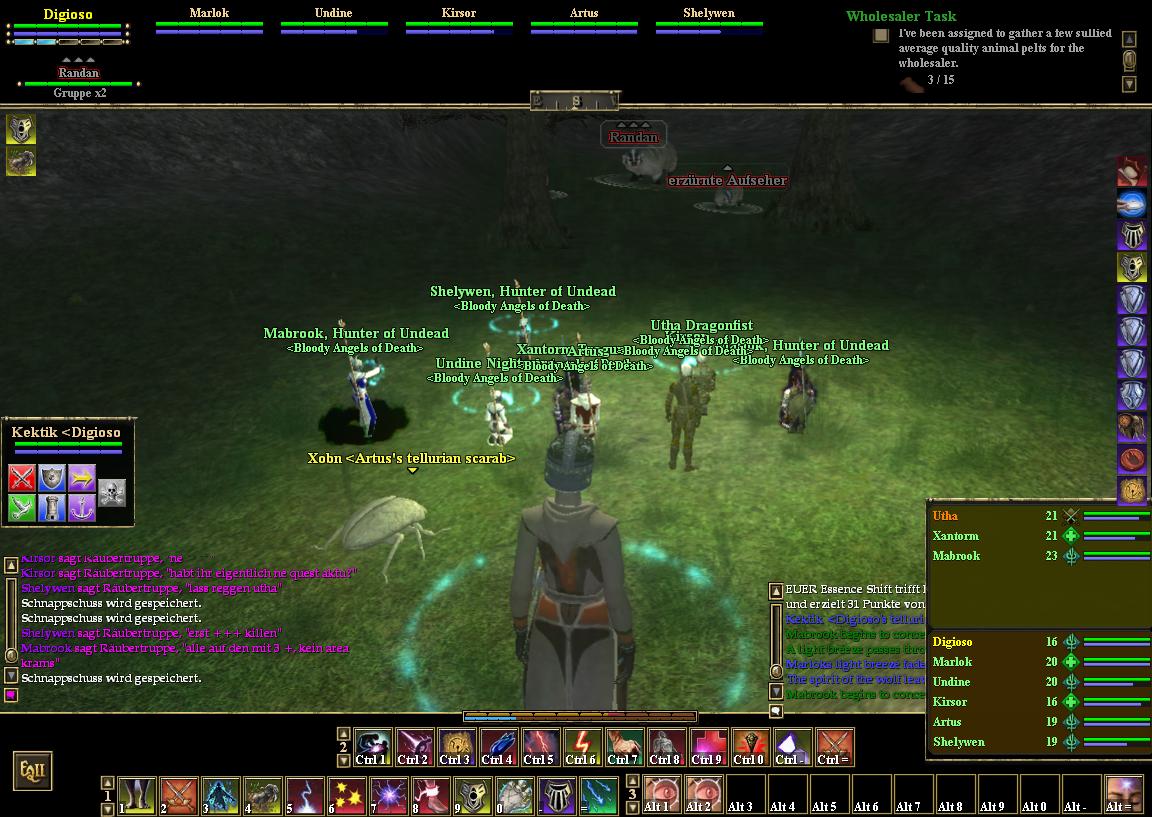Use the Ctrl 6 lightning bolt ability
The image size is (1152, 817).
point(581,744)
